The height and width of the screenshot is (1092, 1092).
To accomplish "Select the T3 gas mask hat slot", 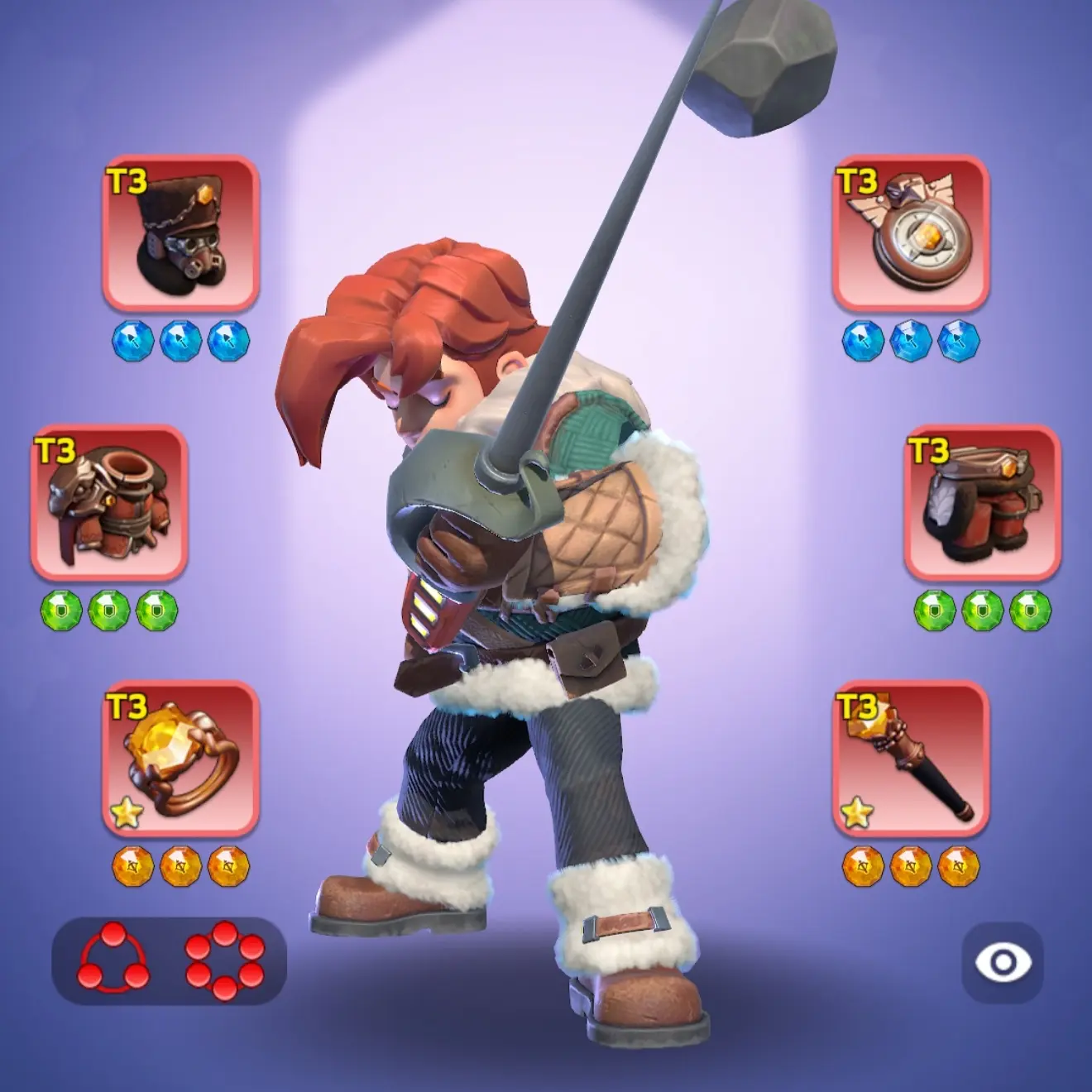I will pos(180,232).
